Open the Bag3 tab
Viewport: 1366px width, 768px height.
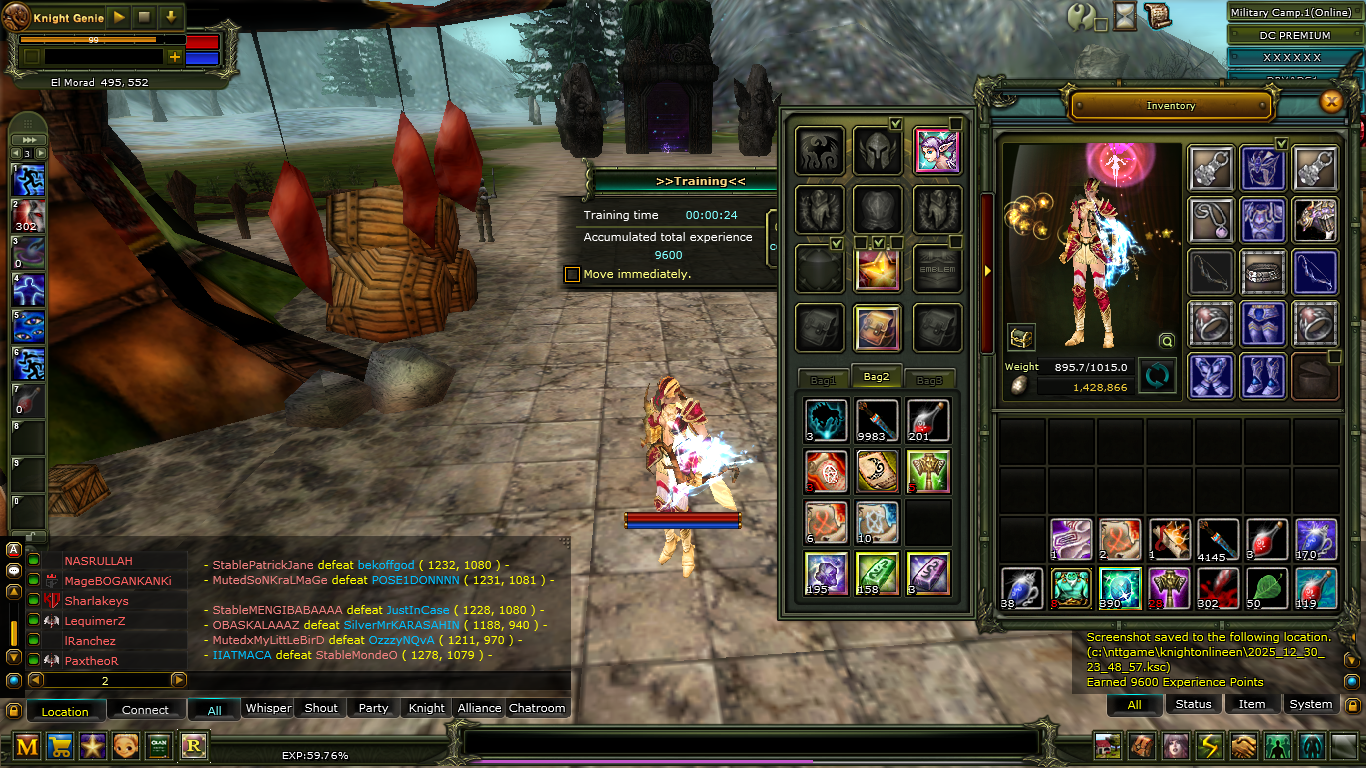pyautogui.click(x=929, y=380)
